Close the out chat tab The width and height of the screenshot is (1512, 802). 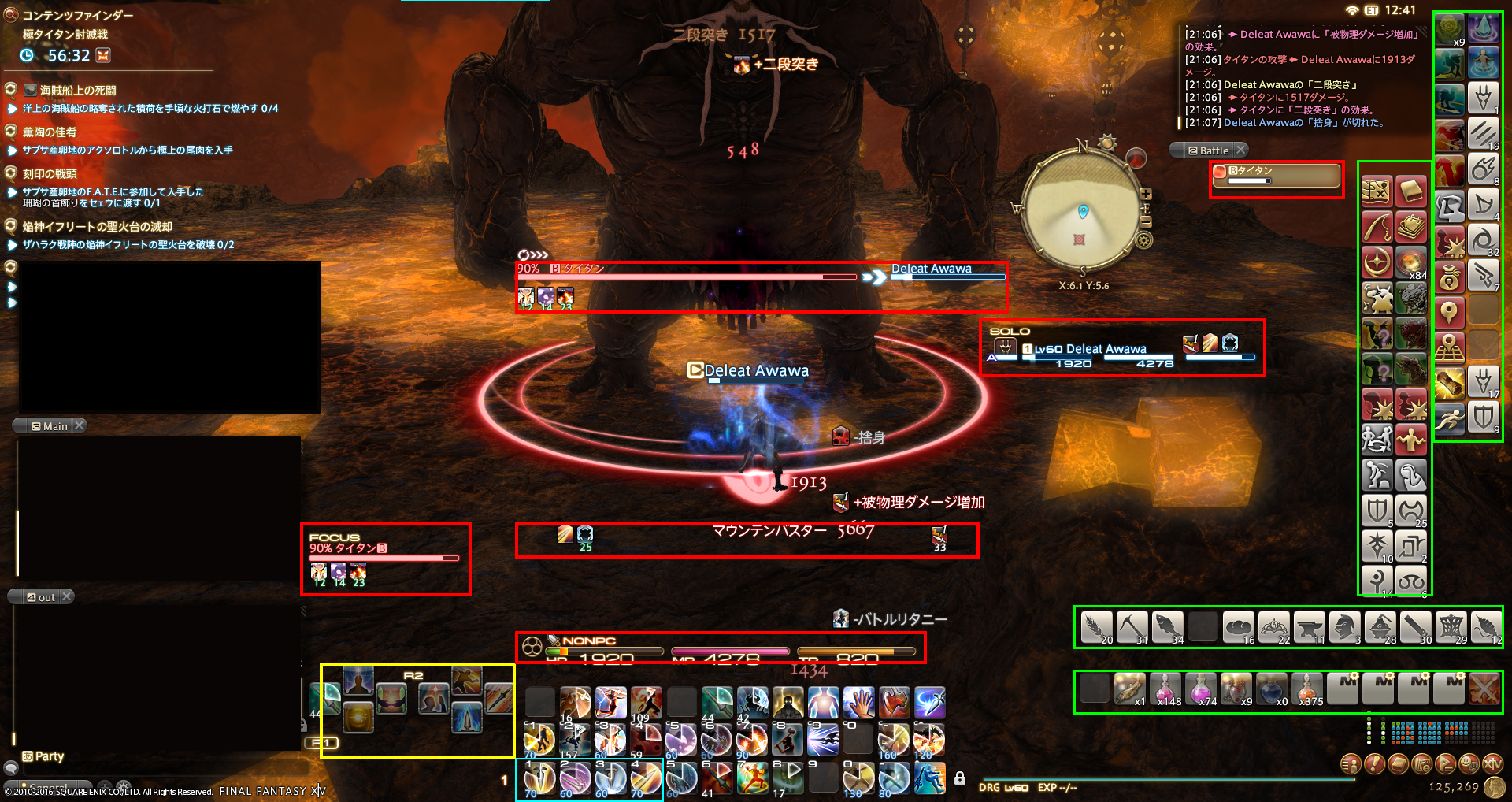[67, 596]
